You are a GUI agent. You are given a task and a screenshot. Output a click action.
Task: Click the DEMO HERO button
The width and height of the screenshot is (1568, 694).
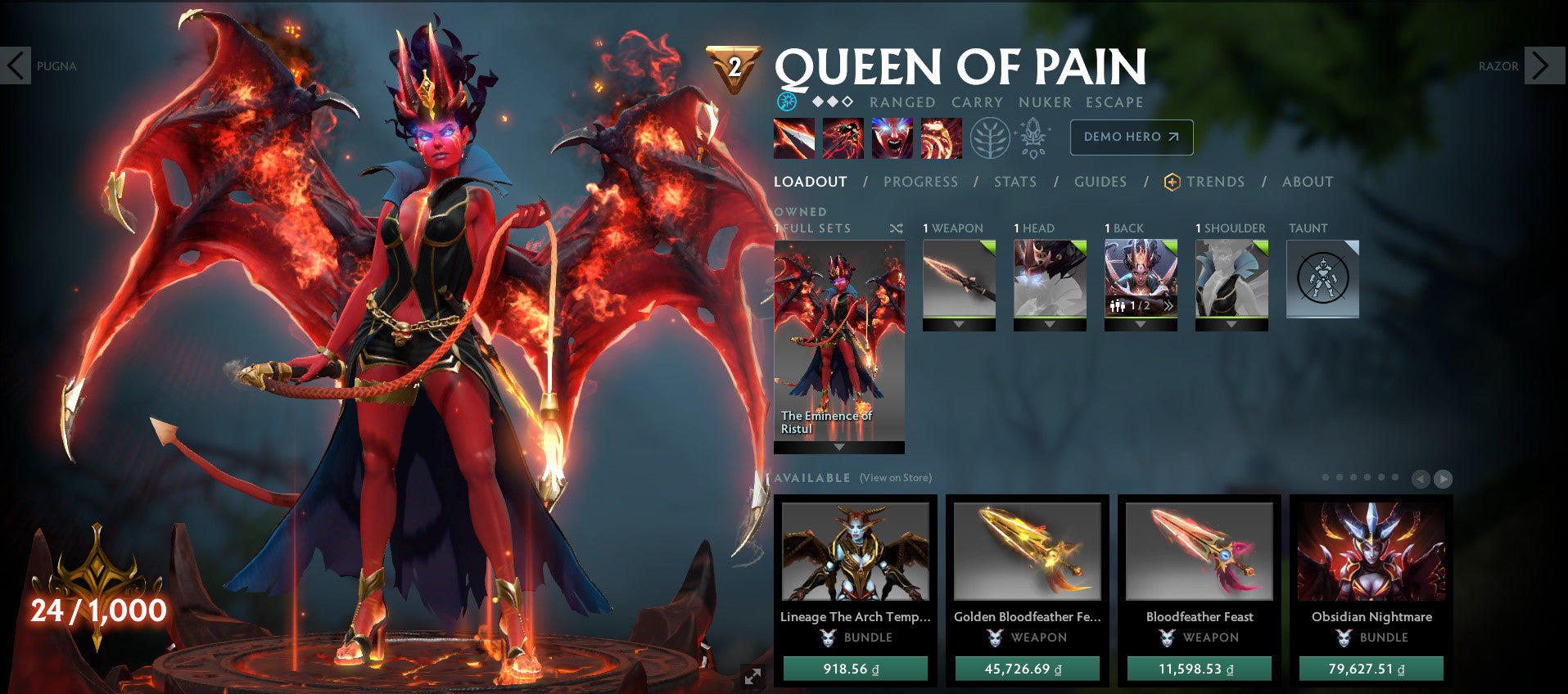click(1131, 137)
